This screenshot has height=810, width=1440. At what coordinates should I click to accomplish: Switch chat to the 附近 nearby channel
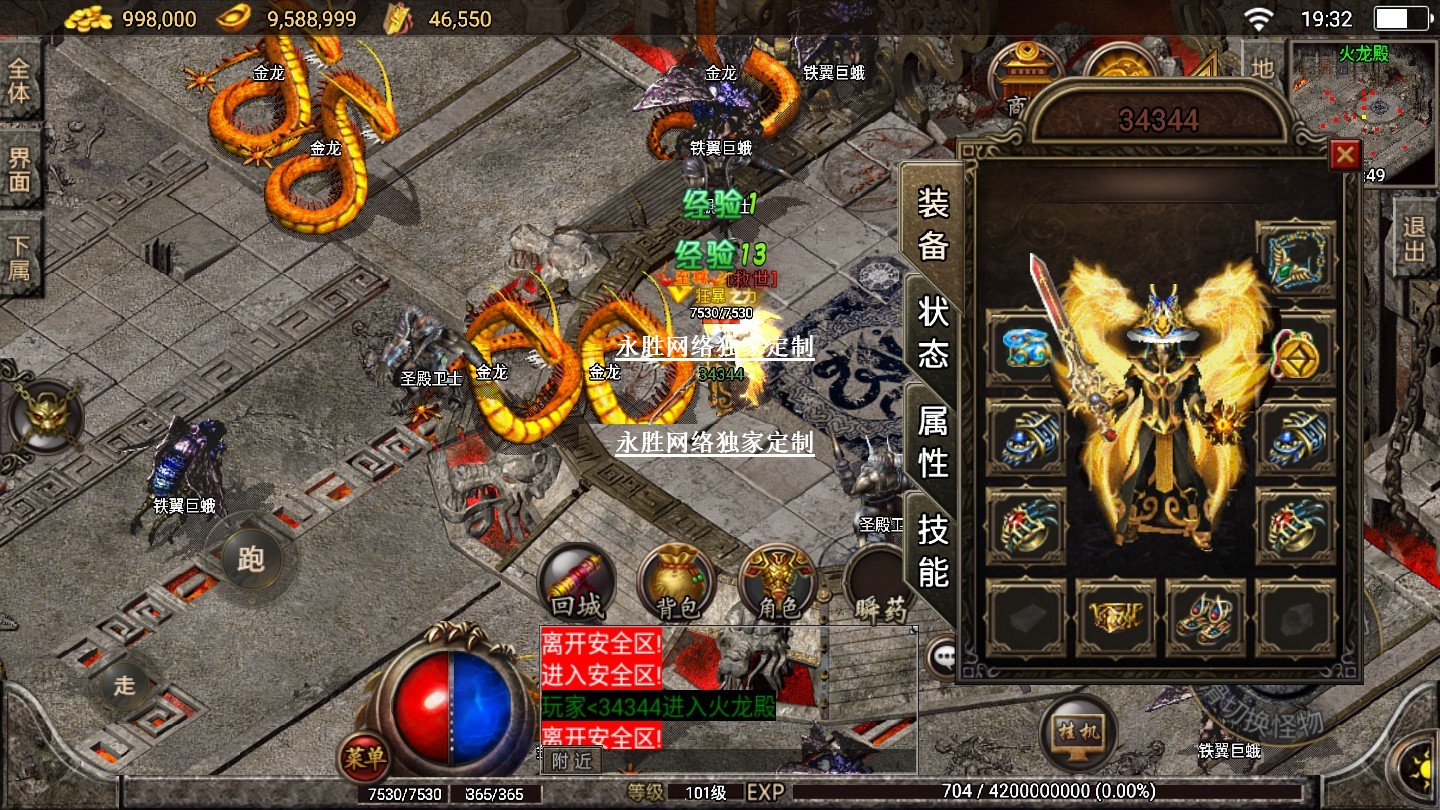click(x=571, y=761)
